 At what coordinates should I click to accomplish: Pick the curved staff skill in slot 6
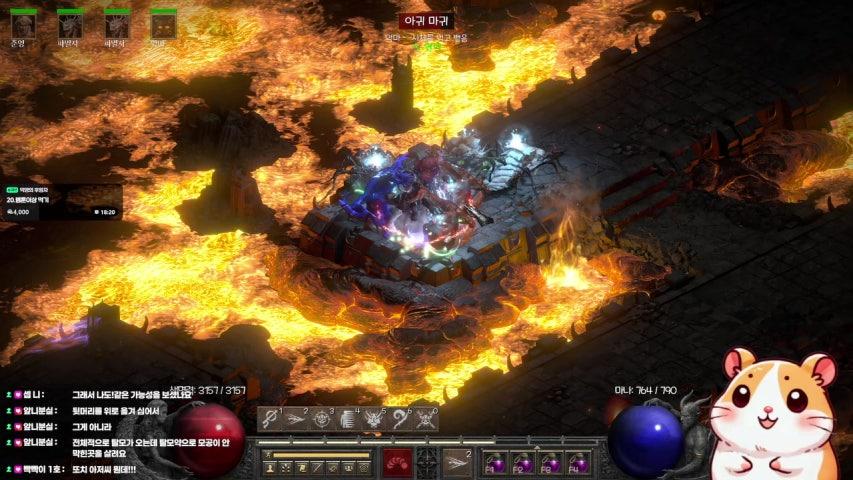[400, 419]
